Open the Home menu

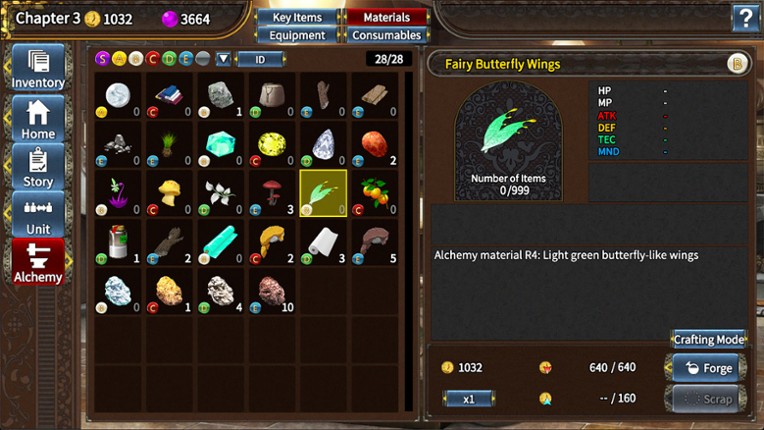(38, 118)
